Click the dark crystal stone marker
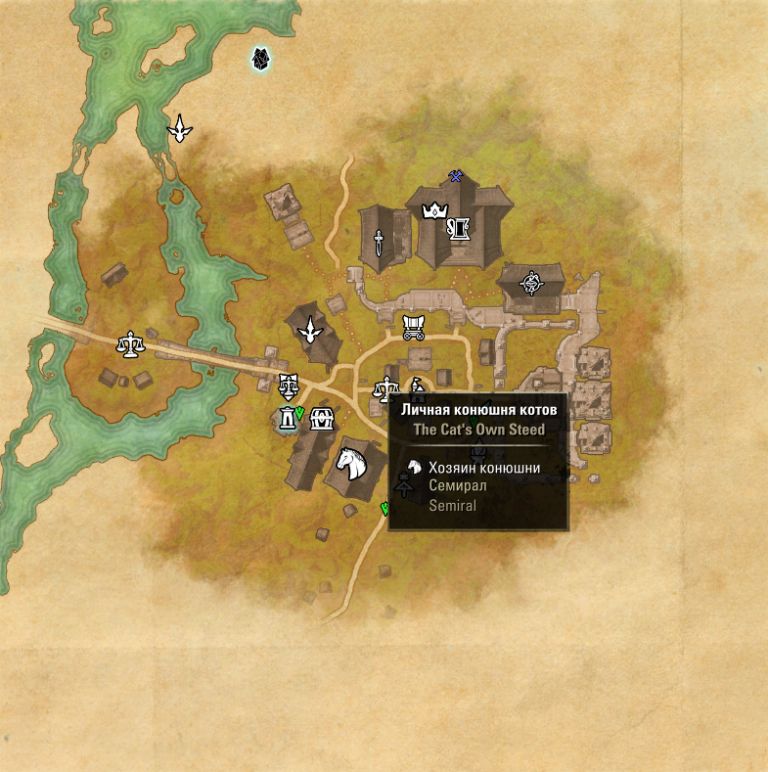This screenshot has height=772, width=768. (262, 61)
